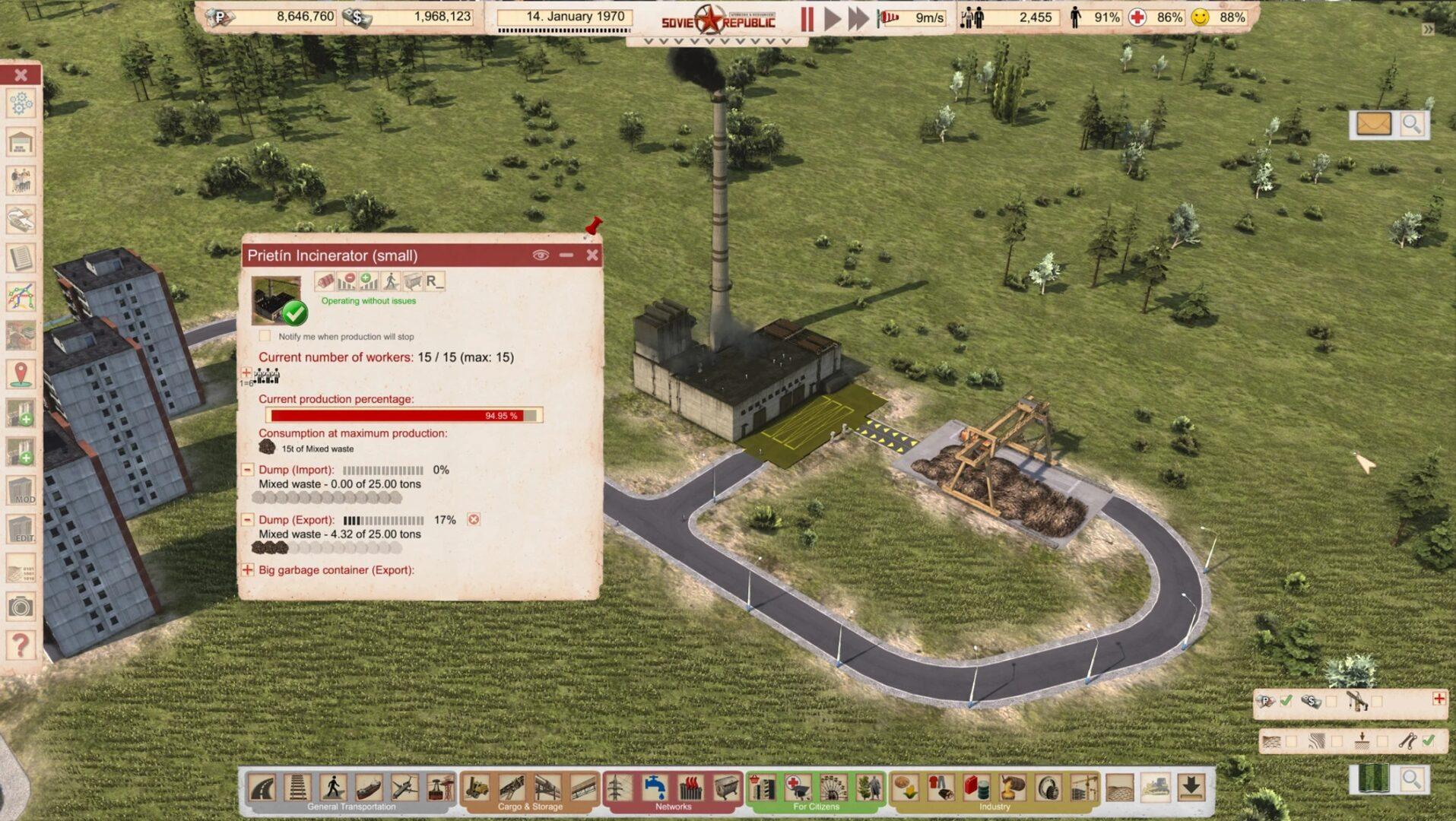The width and height of the screenshot is (1456, 821).
Task: Click the red question mark help icon
Action: [x=21, y=645]
